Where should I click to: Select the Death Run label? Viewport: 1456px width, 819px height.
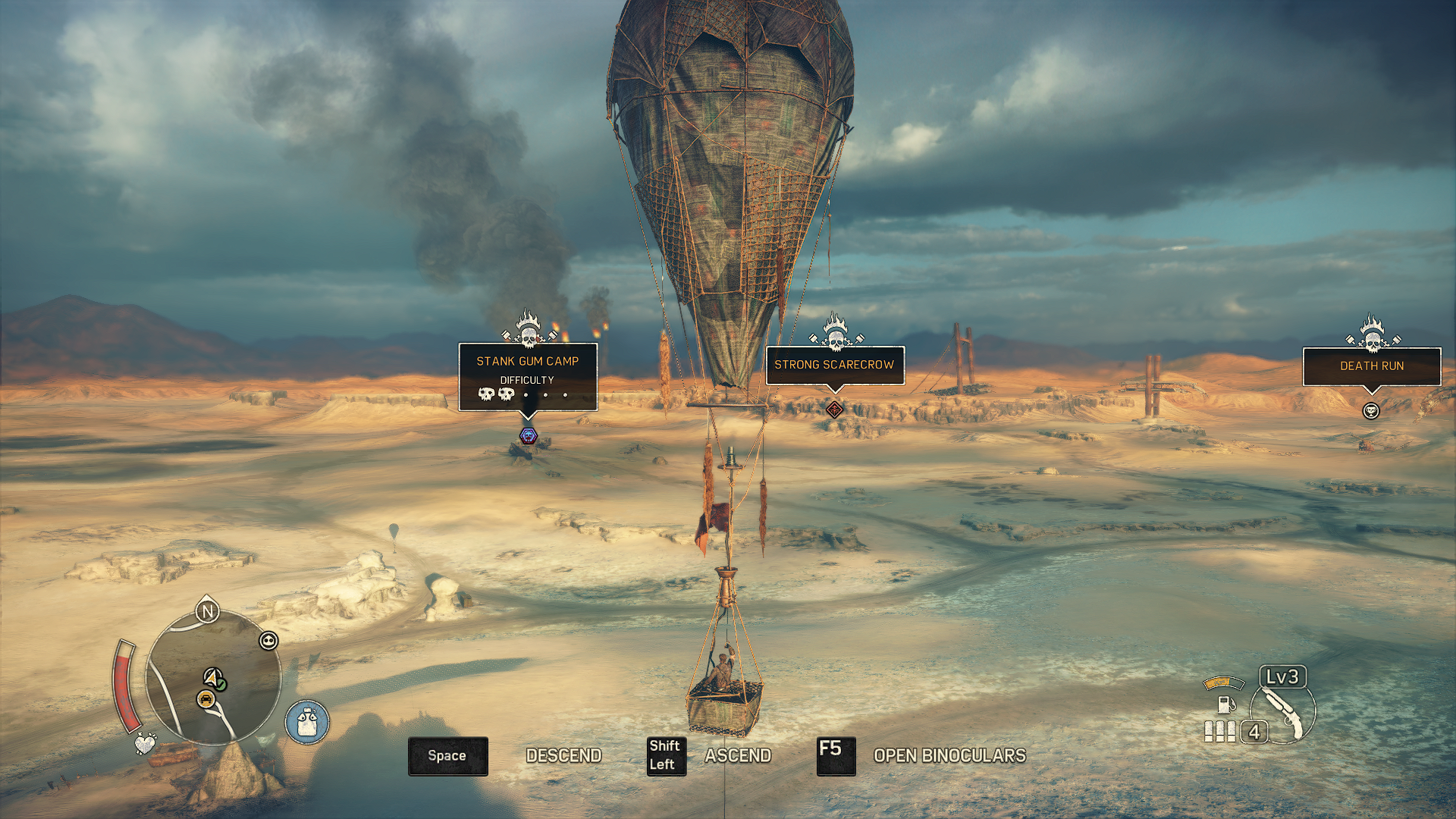click(1371, 366)
